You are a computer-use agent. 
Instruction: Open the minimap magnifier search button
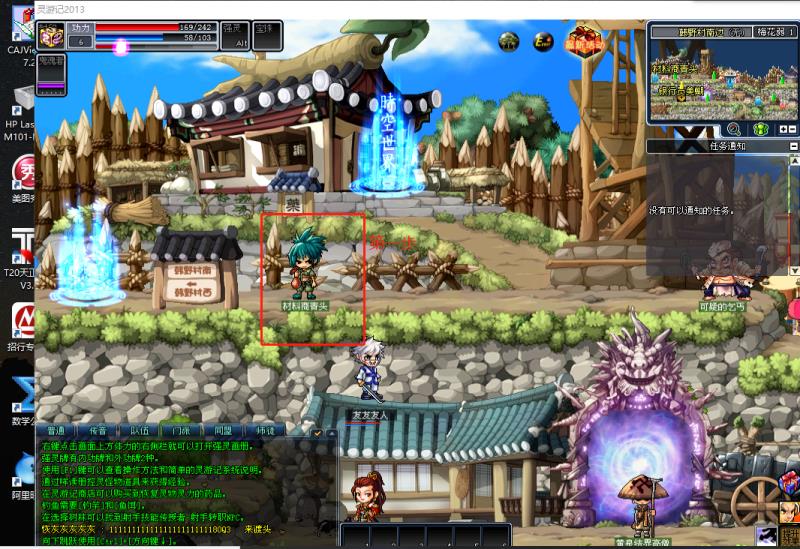click(734, 129)
